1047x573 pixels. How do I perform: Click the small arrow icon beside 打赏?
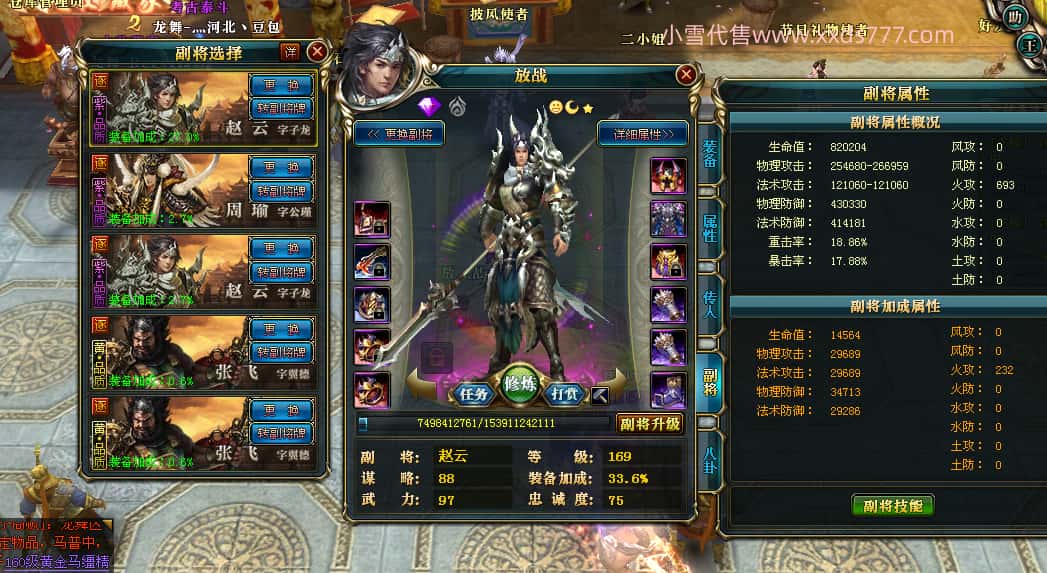[600, 394]
